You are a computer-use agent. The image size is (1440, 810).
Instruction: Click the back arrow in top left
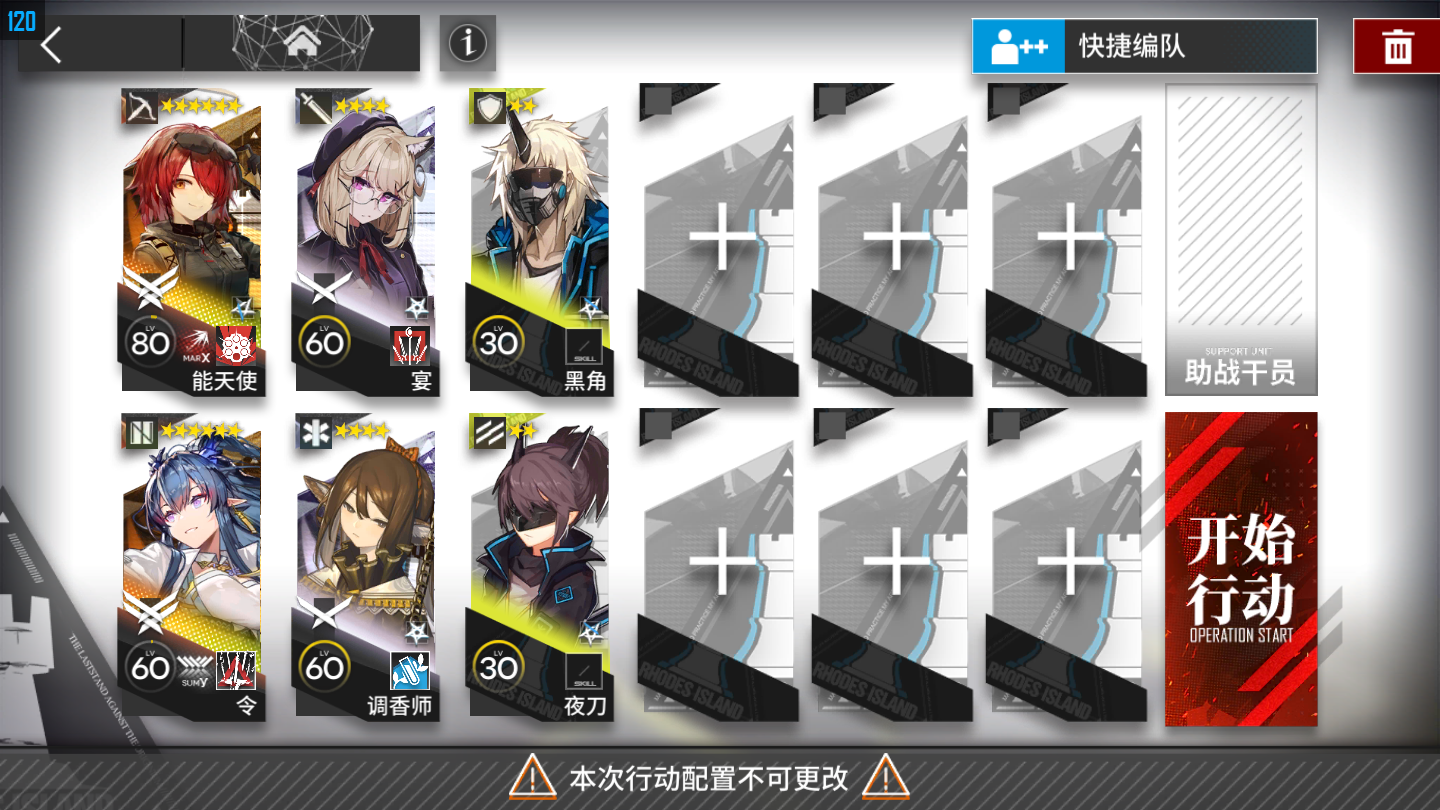[49, 45]
